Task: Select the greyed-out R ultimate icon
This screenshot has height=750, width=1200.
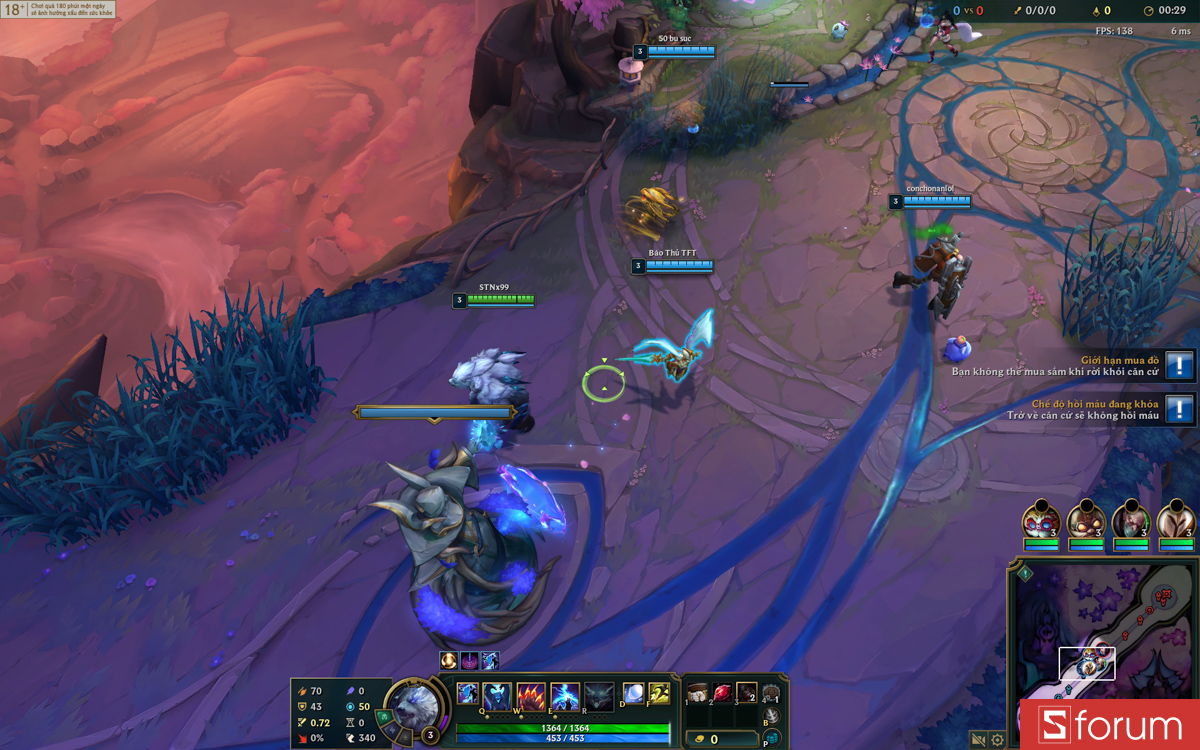Action: (x=599, y=696)
